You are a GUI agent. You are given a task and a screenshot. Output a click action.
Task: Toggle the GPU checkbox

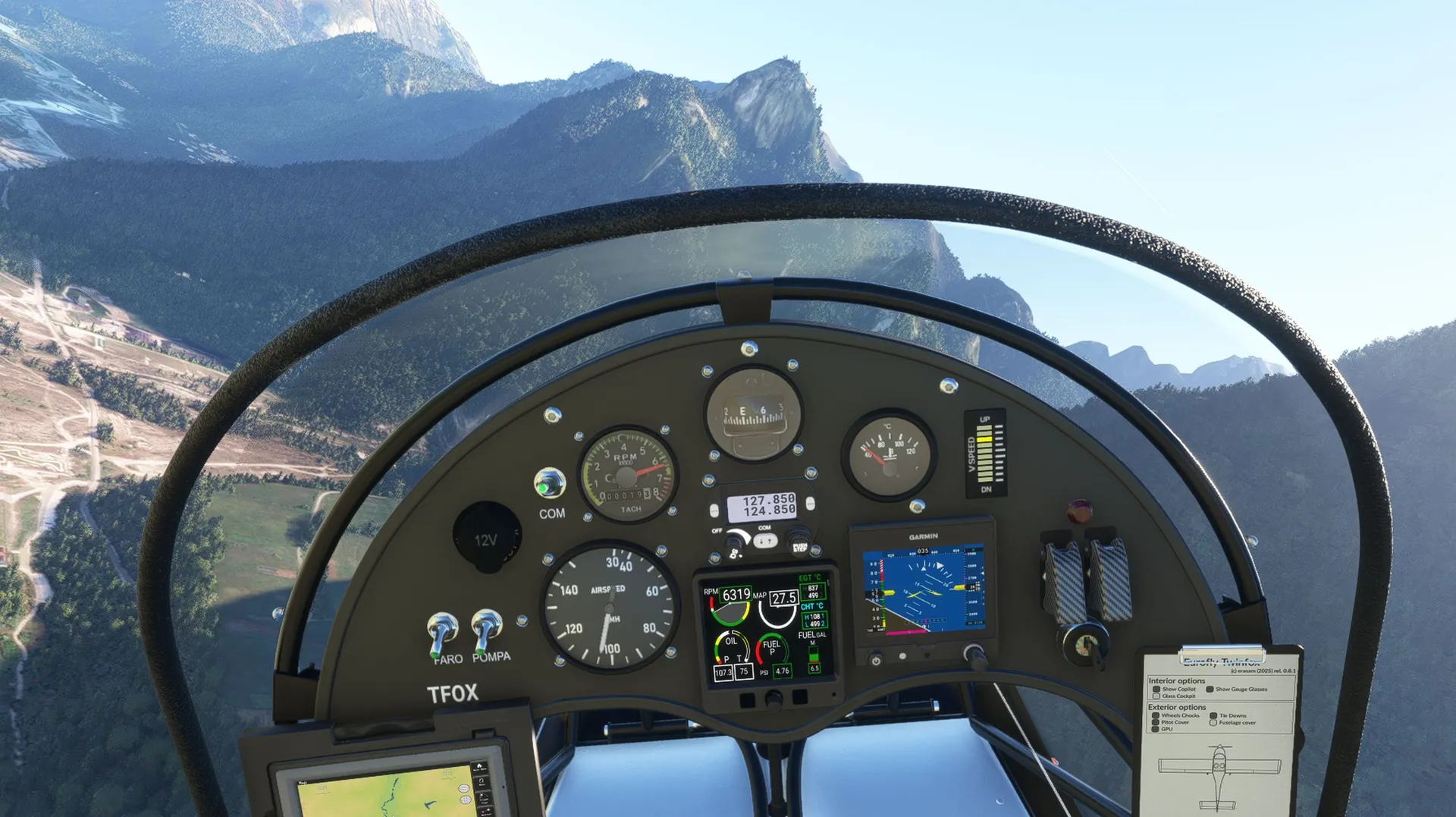tap(1156, 729)
